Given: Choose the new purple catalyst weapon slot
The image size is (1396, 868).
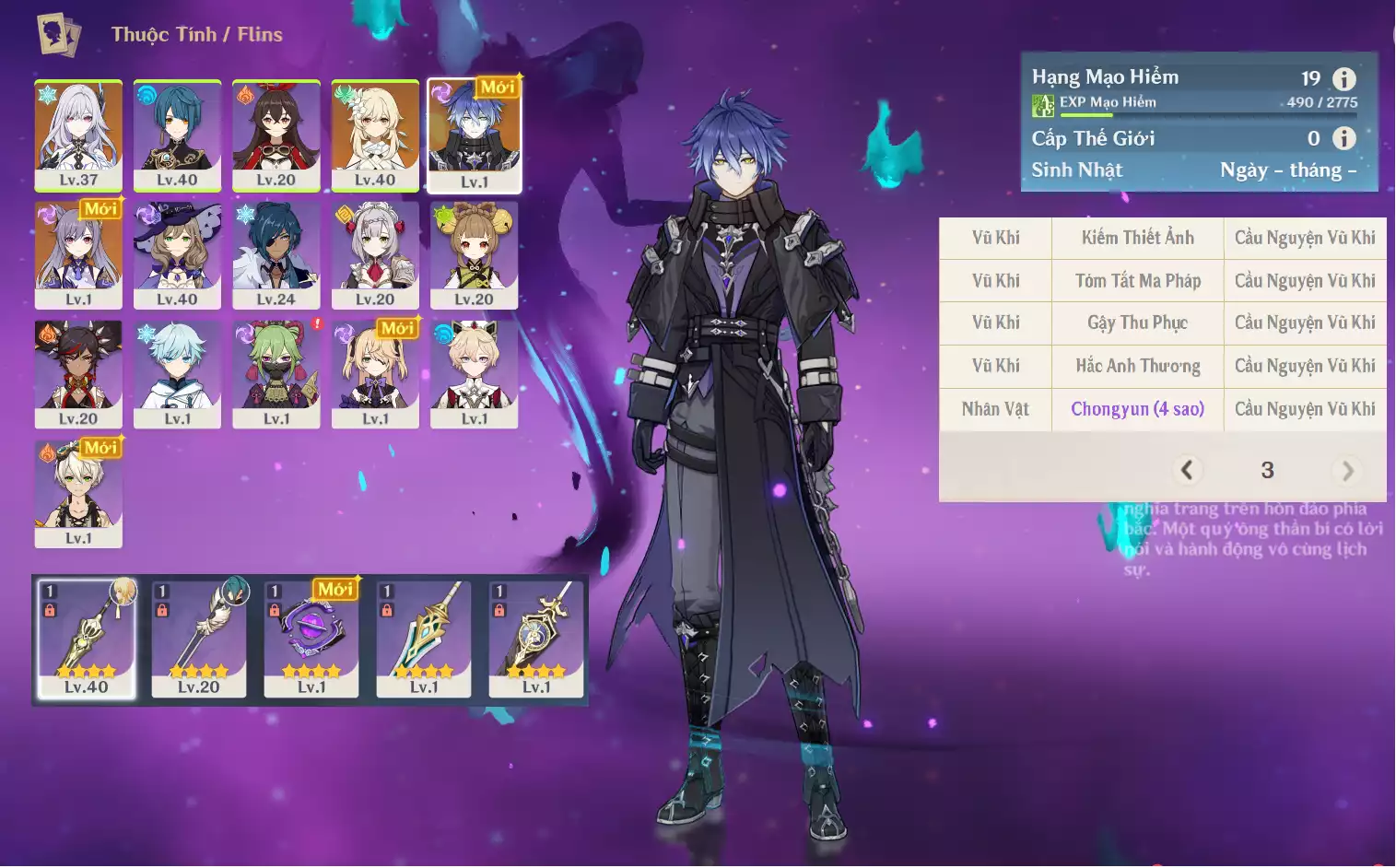Looking at the screenshot, I should click(x=311, y=638).
